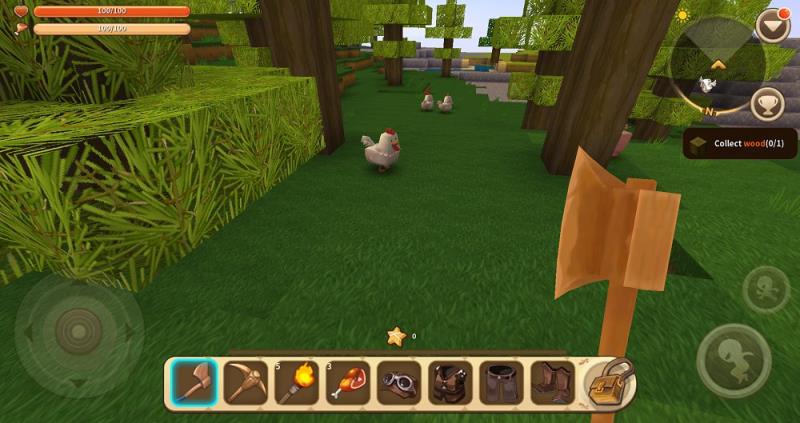Open the backpack inventory
The width and height of the screenshot is (800, 423).
click(609, 382)
